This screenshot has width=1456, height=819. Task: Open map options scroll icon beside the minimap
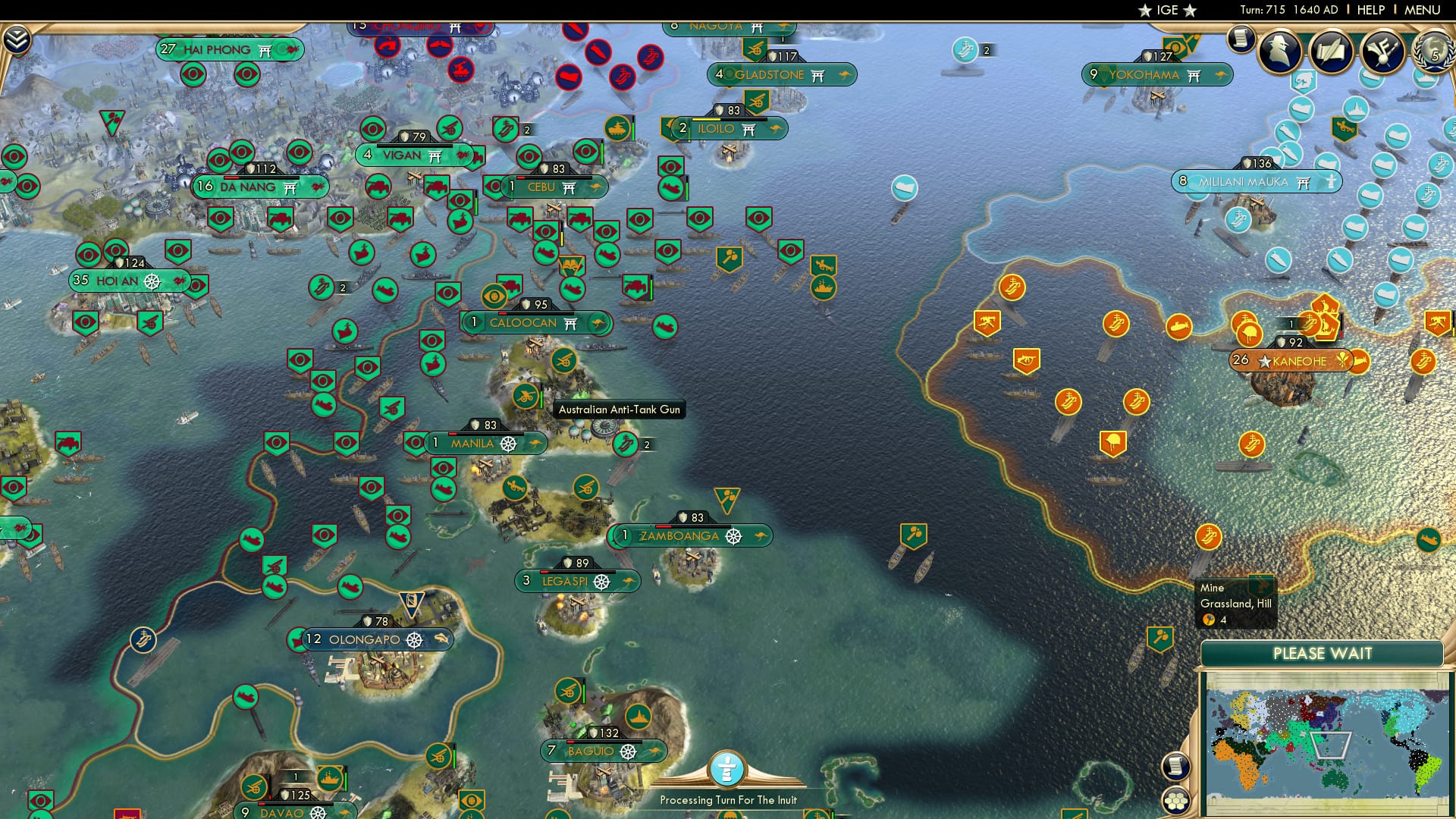coord(1175,766)
